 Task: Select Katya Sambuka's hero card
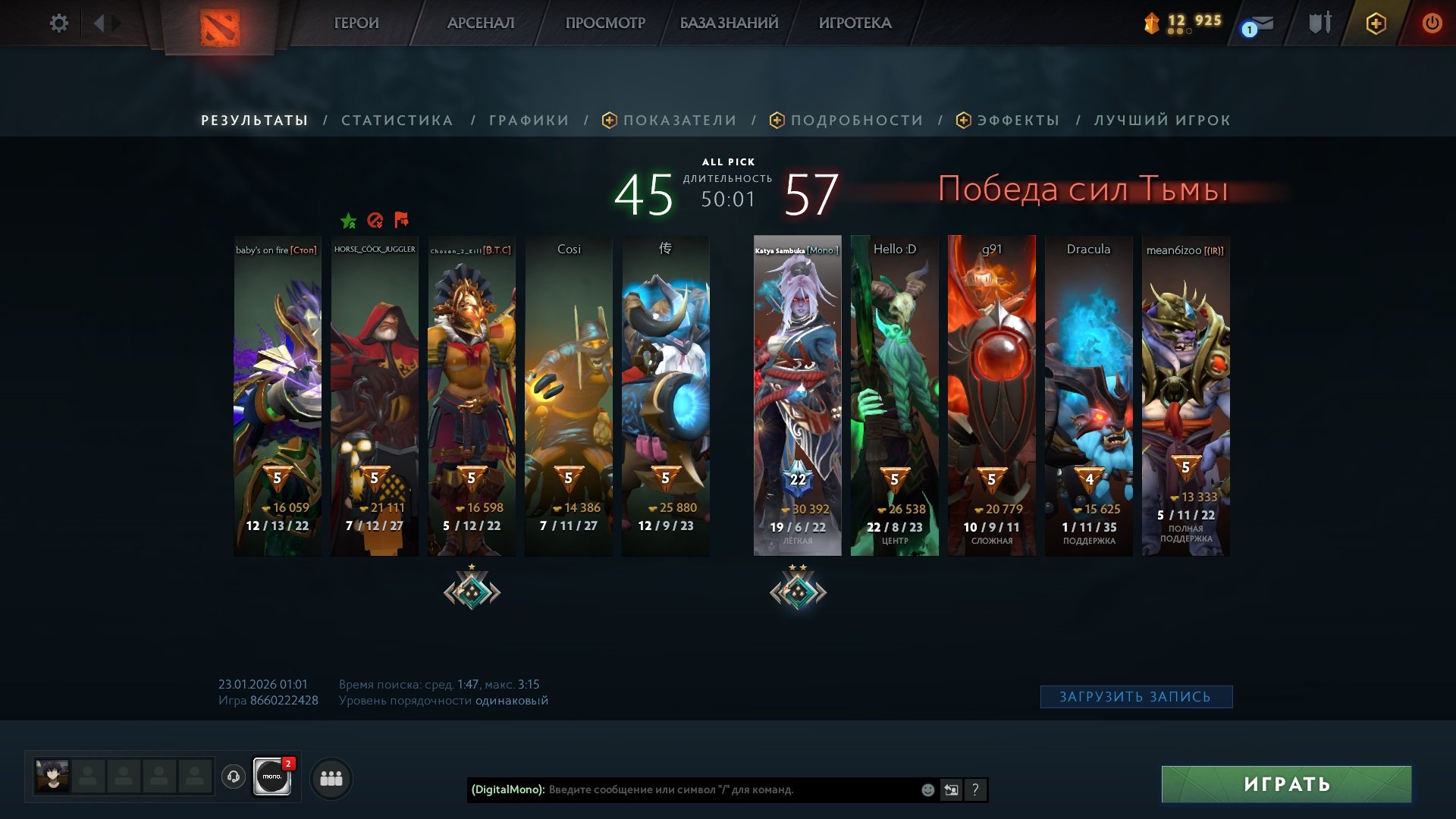(x=797, y=394)
